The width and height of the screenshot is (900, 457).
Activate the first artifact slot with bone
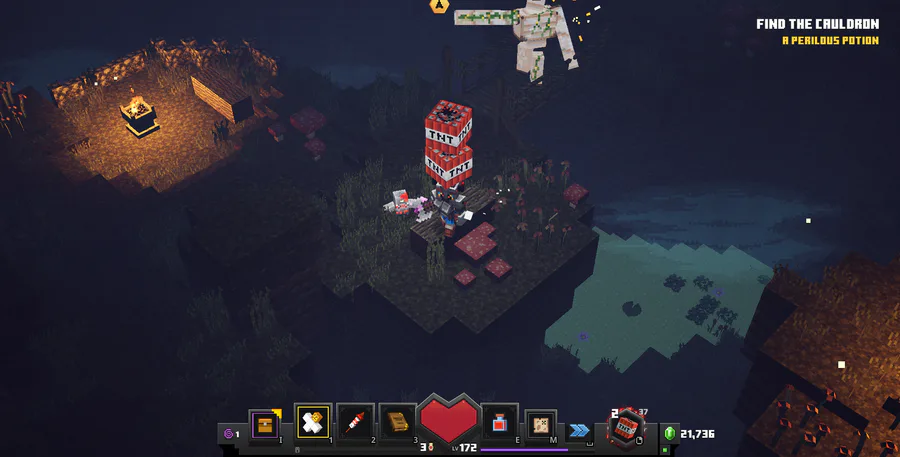coord(314,424)
